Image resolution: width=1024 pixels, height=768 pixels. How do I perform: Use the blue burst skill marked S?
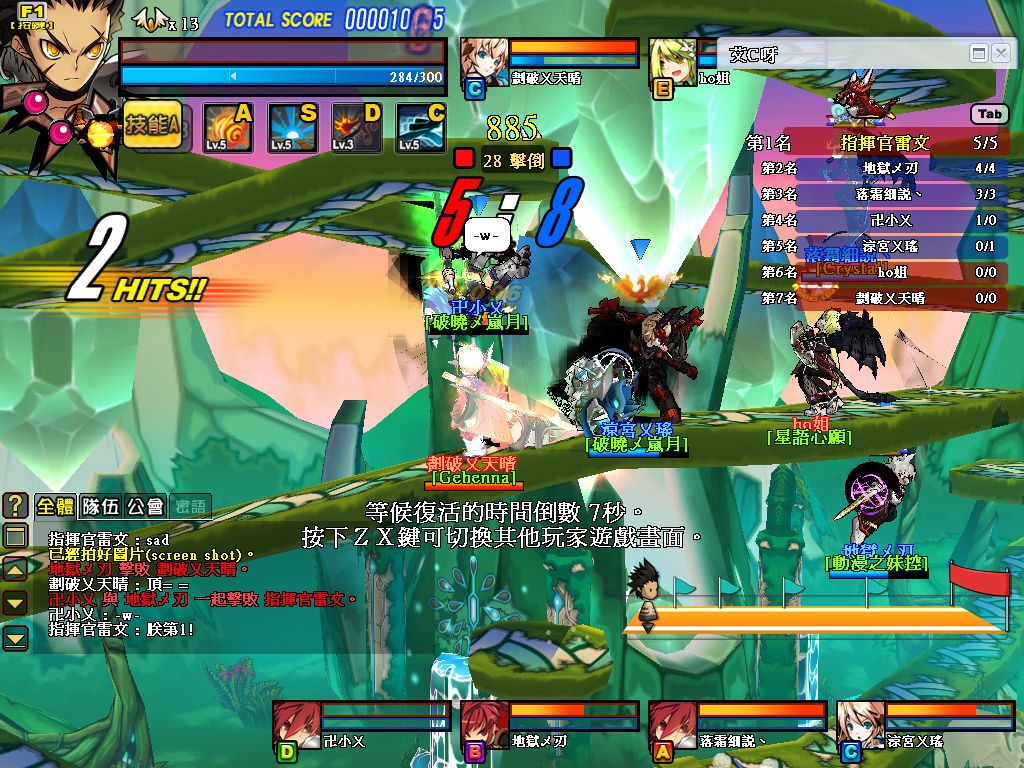click(289, 129)
